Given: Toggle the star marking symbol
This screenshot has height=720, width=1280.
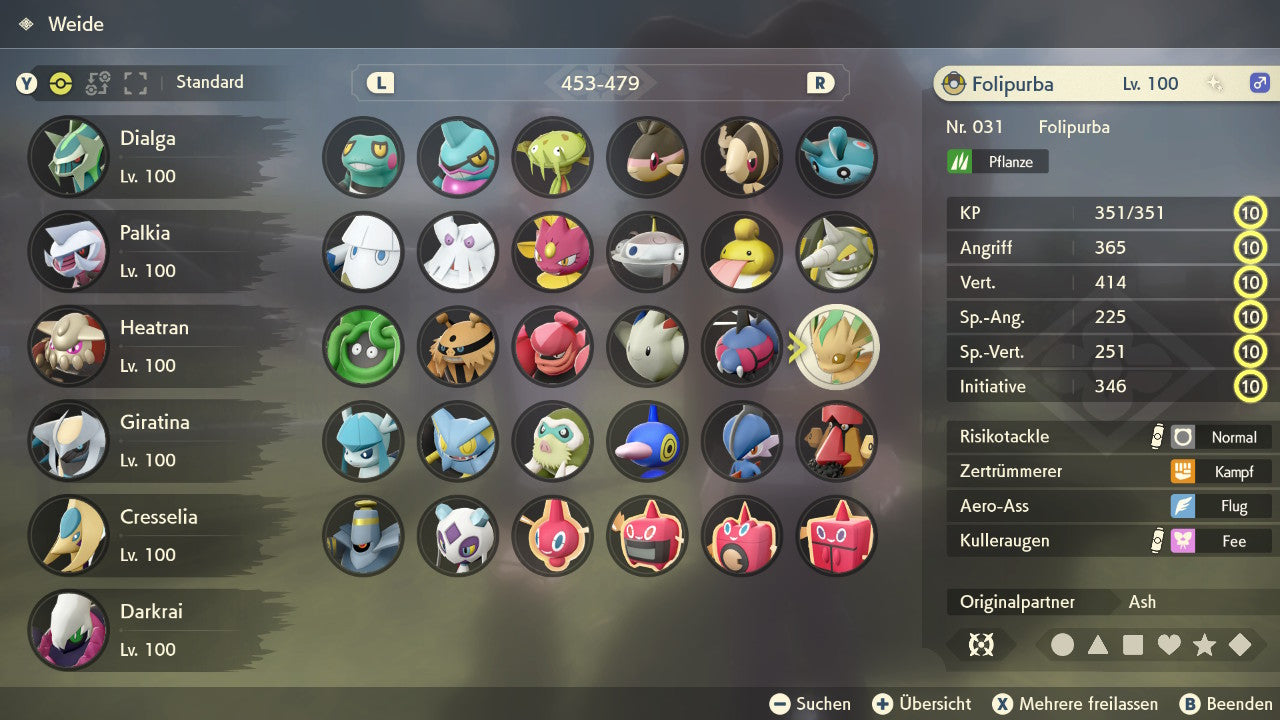Looking at the screenshot, I should (1204, 645).
